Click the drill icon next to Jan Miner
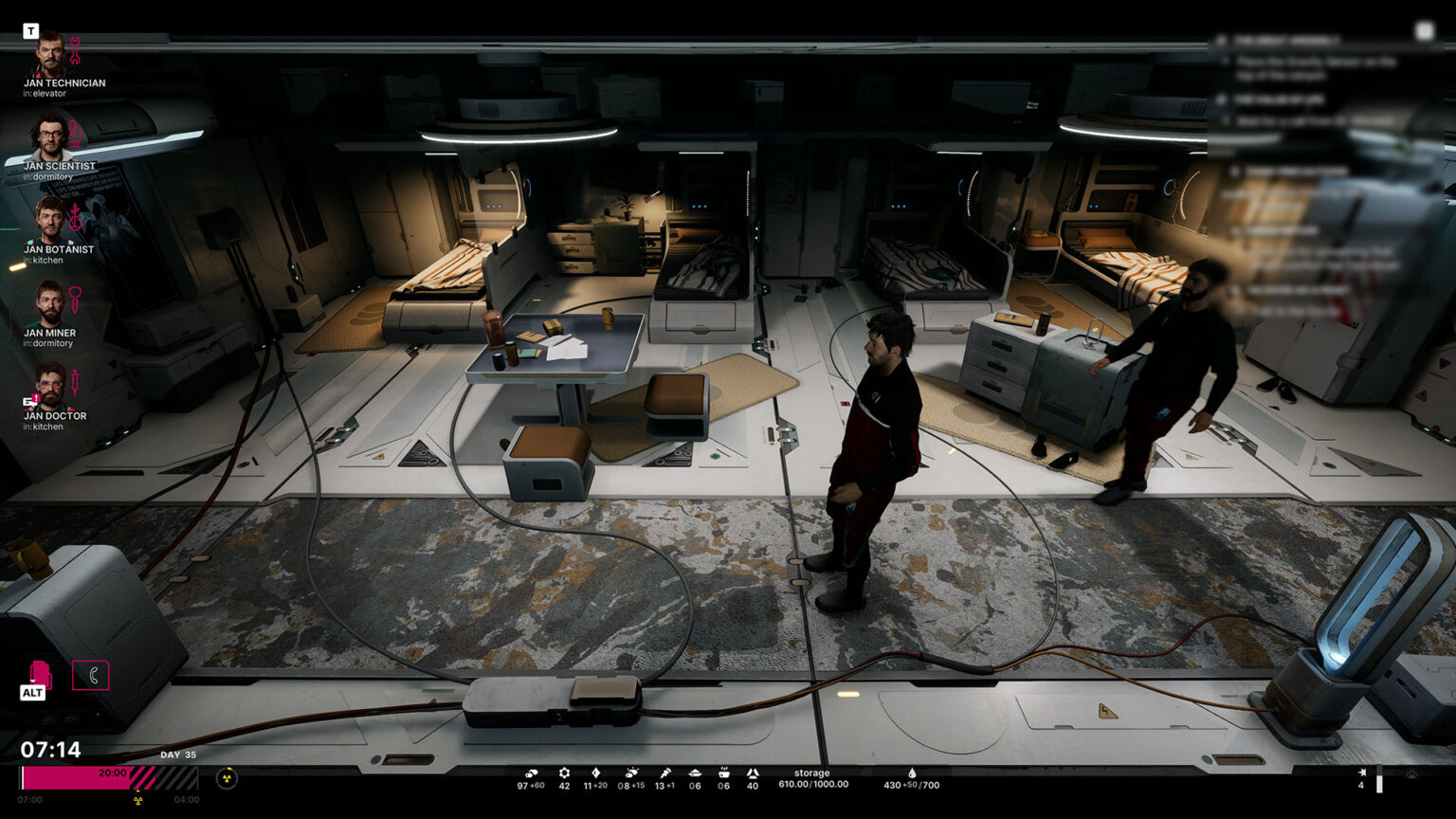The image size is (1456, 819). pos(76,300)
